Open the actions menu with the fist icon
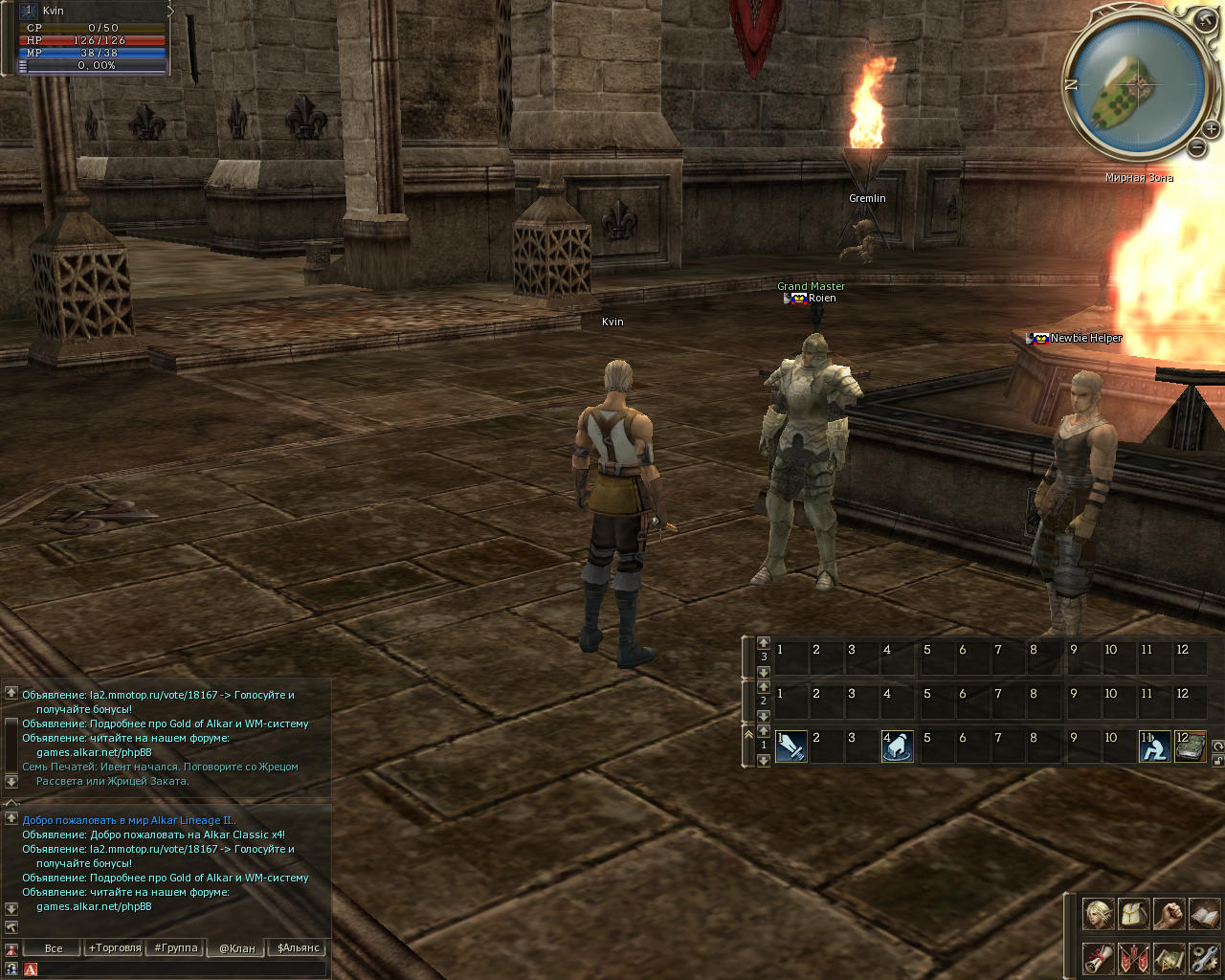This screenshot has height=980, width=1225. [x=1169, y=914]
